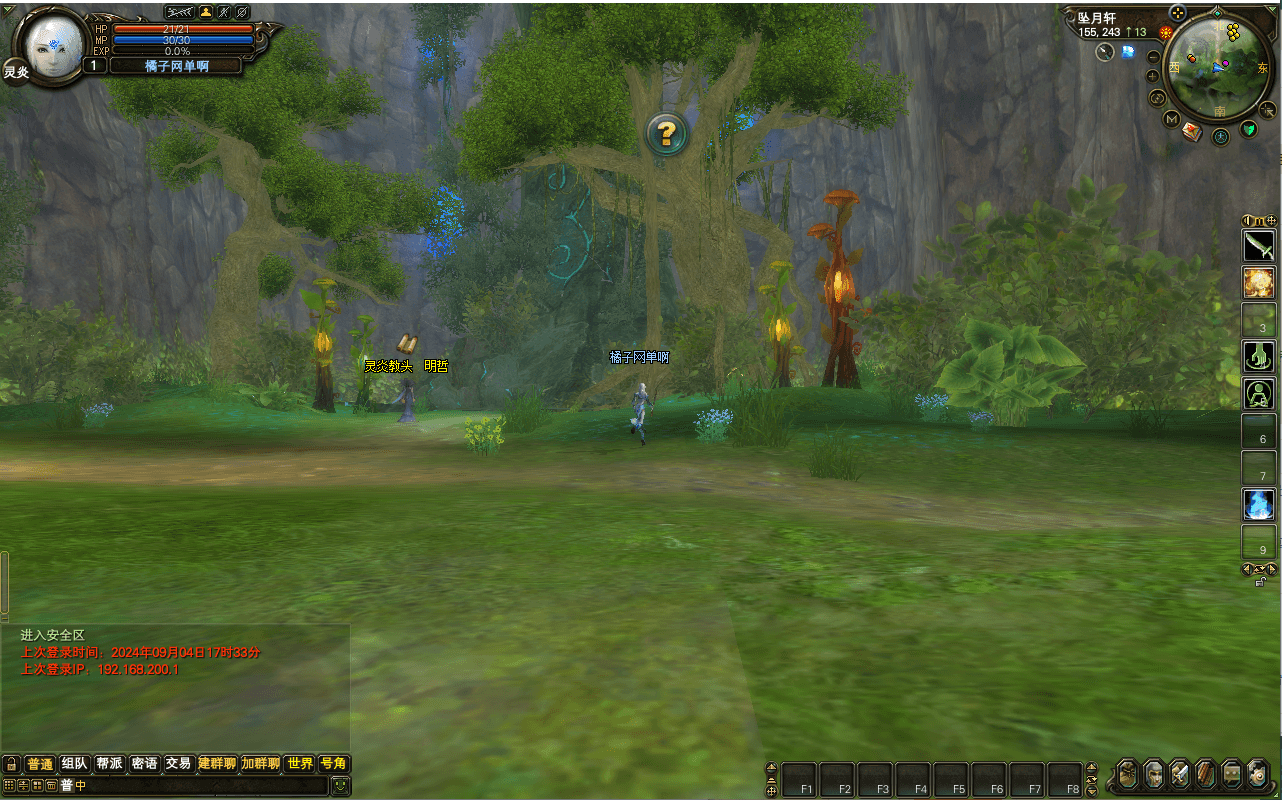Switch to the 密语 whisper tab

coord(144,764)
